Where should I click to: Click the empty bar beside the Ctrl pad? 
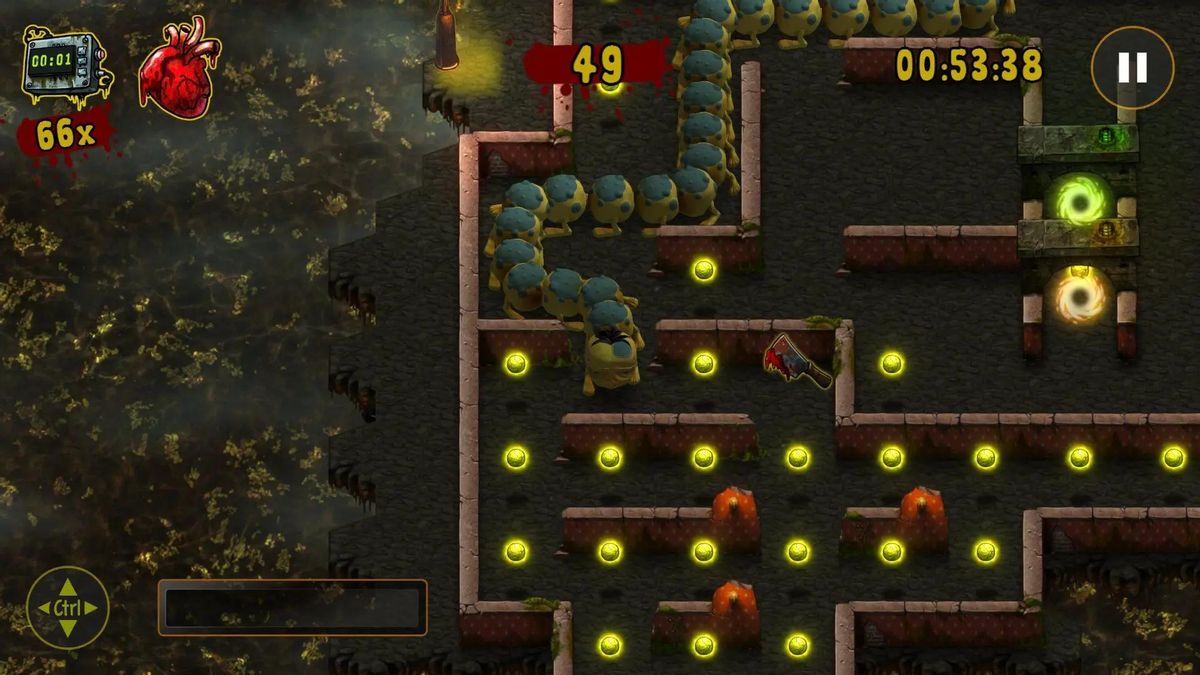pos(292,607)
